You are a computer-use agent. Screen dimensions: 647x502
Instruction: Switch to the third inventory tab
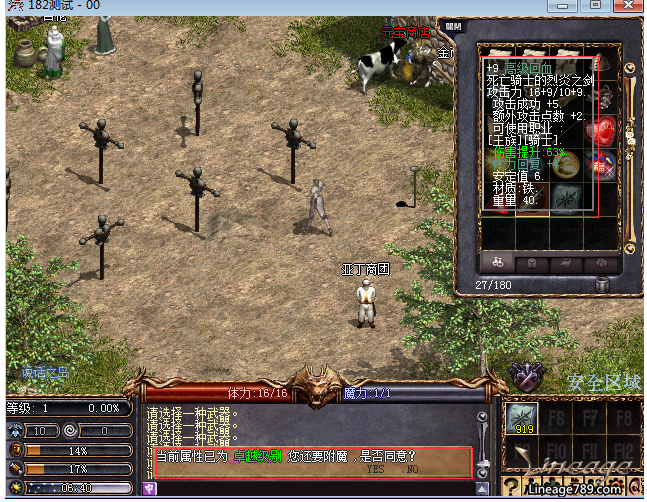[x=565, y=262]
